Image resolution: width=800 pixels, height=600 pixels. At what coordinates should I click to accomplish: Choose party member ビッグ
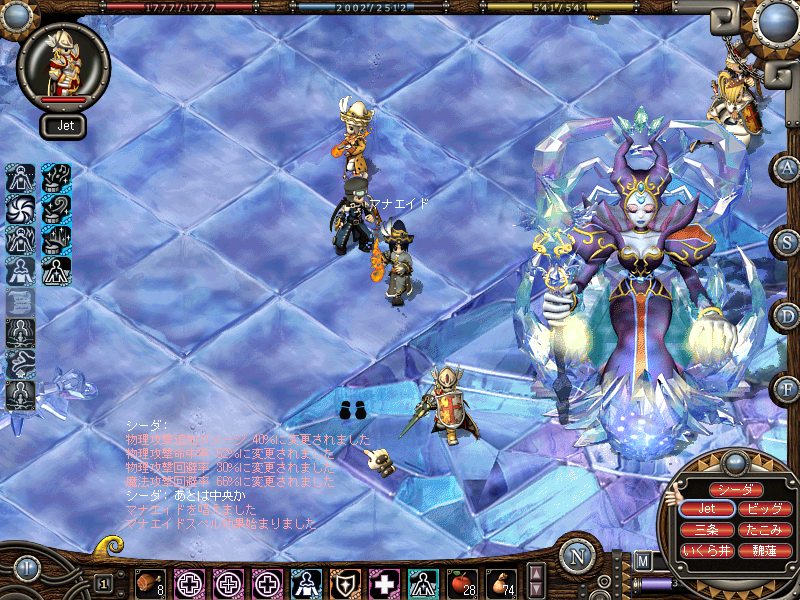[x=766, y=510]
